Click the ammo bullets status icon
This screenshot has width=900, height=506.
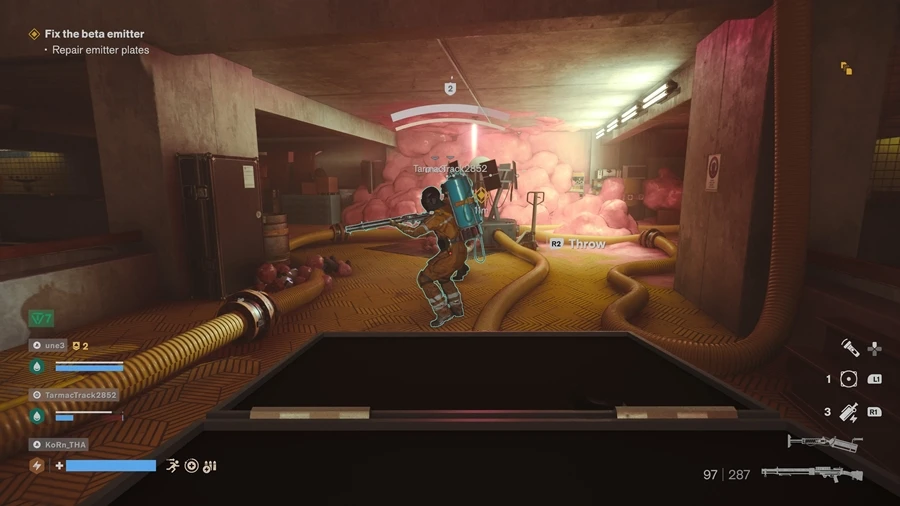click(x=209, y=465)
